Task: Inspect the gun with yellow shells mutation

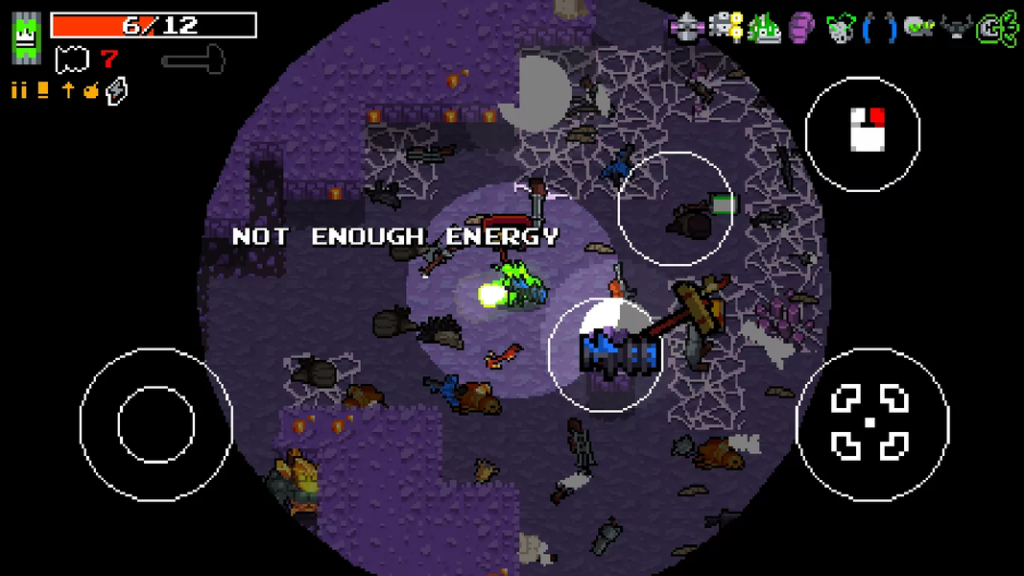Action: point(726,27)
